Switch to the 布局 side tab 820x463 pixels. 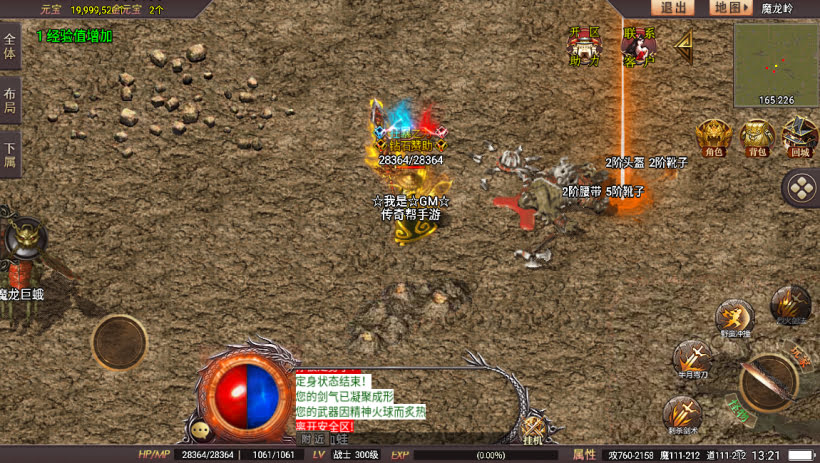tap(10, 101)
